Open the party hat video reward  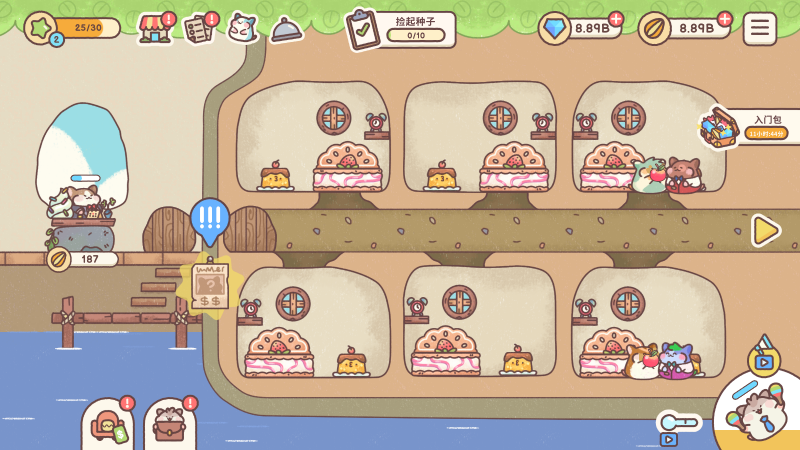pyautogui.click(x=764, y=354)
